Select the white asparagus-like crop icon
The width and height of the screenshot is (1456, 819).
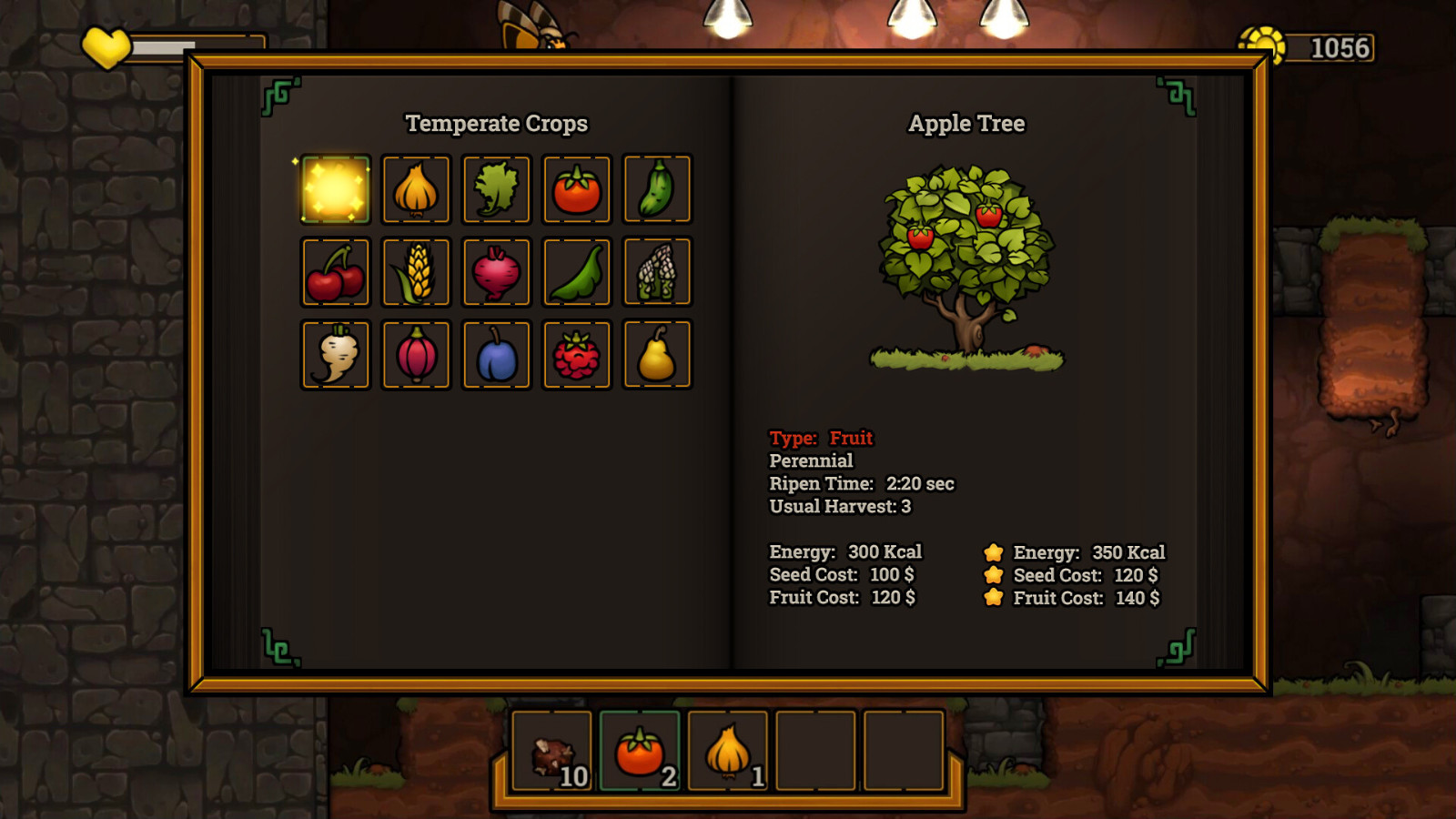pyautogui.click(x=657, y=272)
